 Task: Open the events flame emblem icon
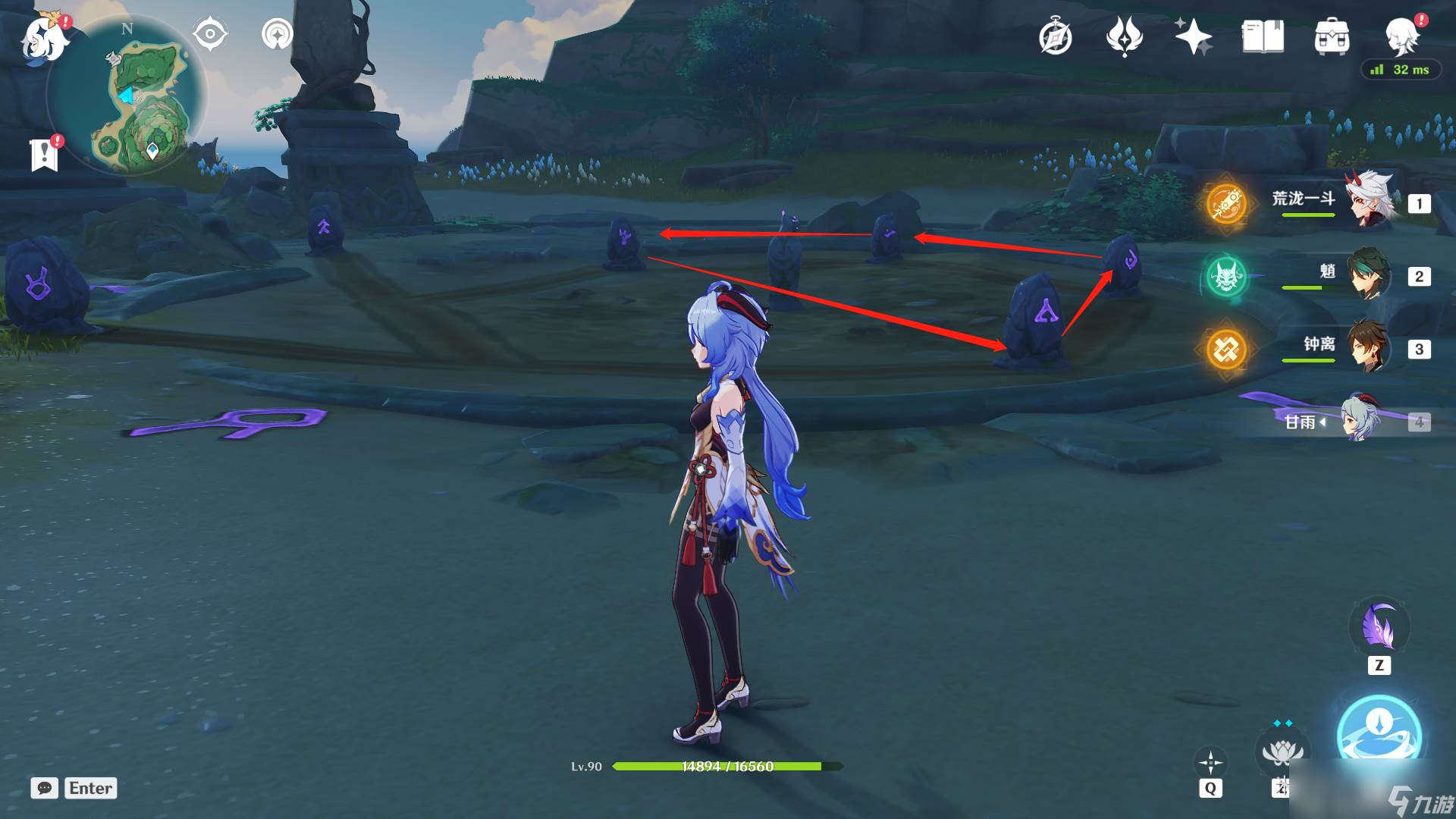[1124, 36]
